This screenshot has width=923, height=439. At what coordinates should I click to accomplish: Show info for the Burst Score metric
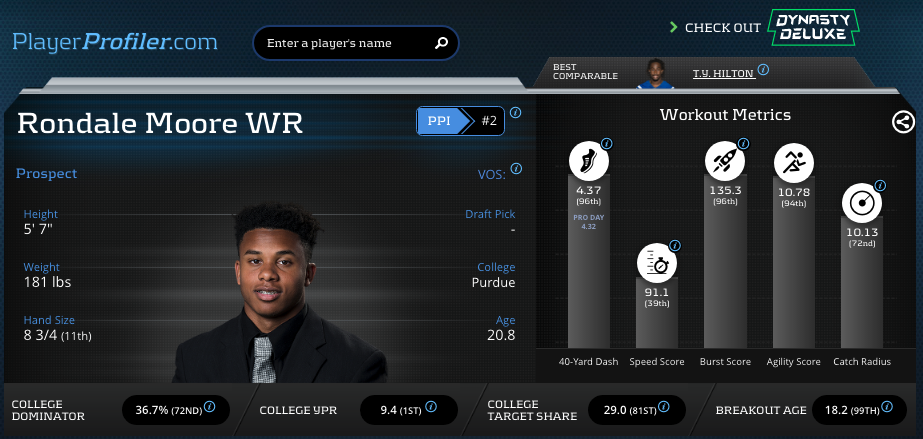tap(742, 144)
